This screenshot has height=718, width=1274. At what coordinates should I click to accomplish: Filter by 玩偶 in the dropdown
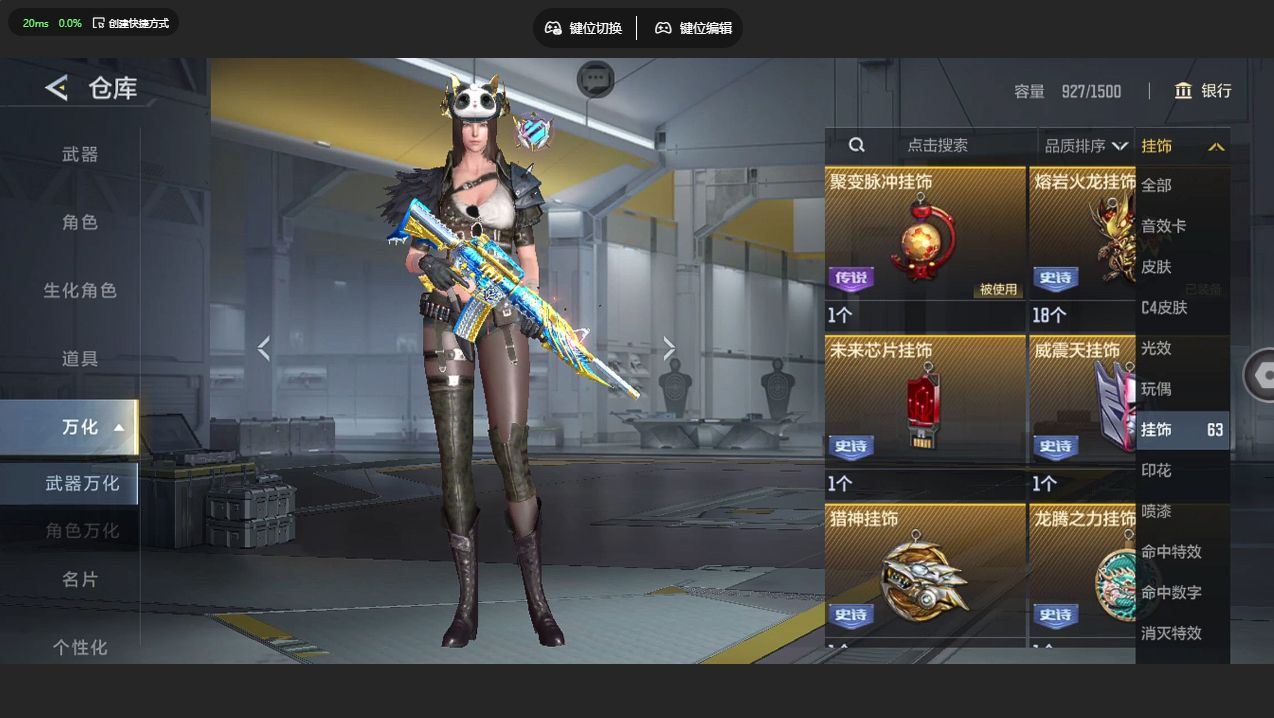click(1156, 389)
